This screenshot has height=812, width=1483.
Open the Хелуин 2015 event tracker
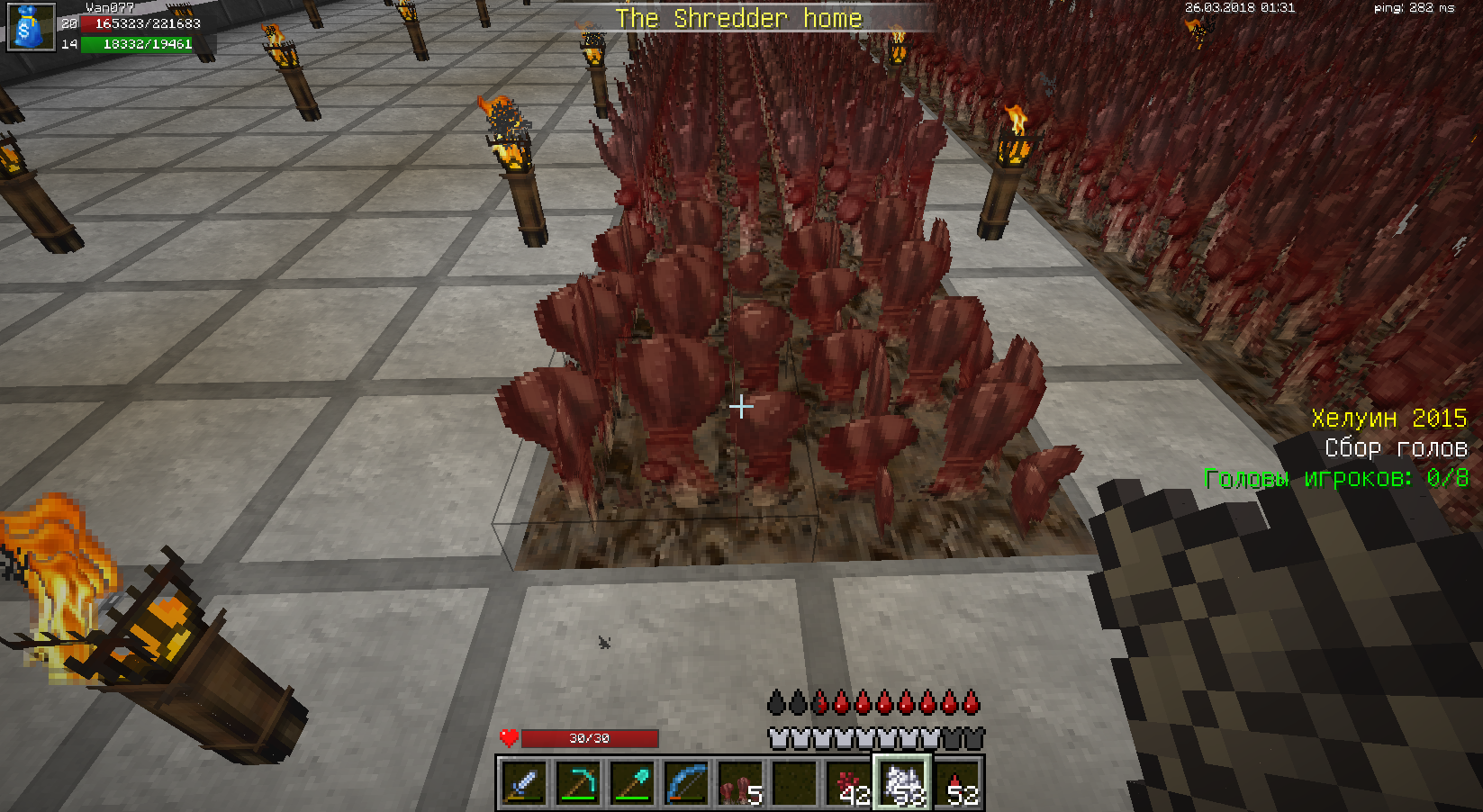(1388, 419)
